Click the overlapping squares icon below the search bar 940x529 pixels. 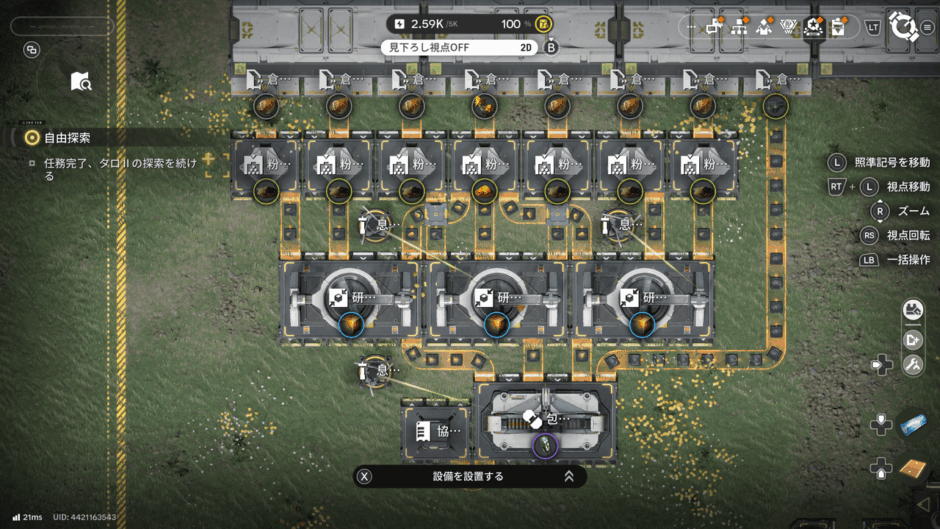point(31,50)
